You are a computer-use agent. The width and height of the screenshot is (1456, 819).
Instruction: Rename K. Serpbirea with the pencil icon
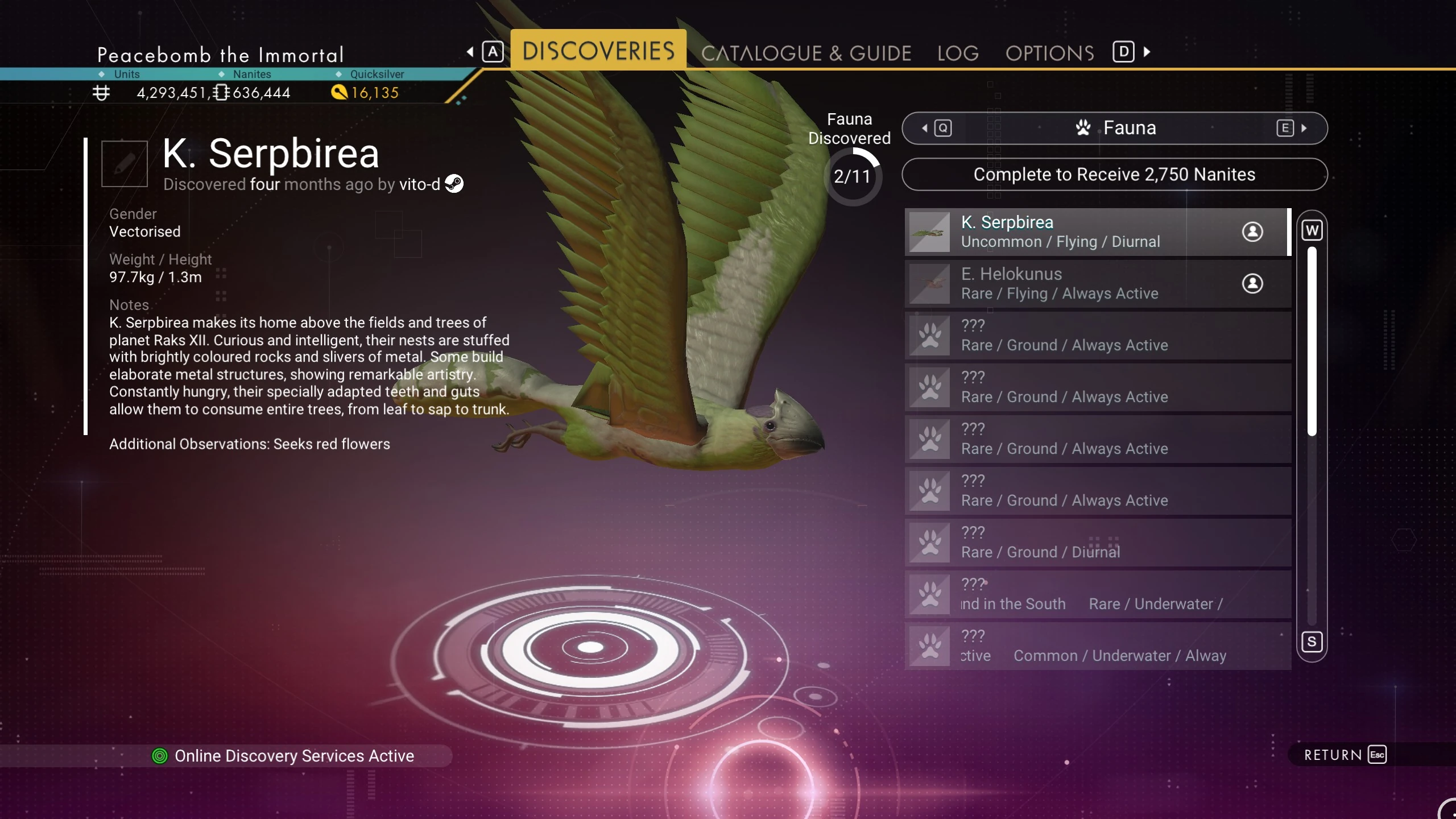[125, 164]
